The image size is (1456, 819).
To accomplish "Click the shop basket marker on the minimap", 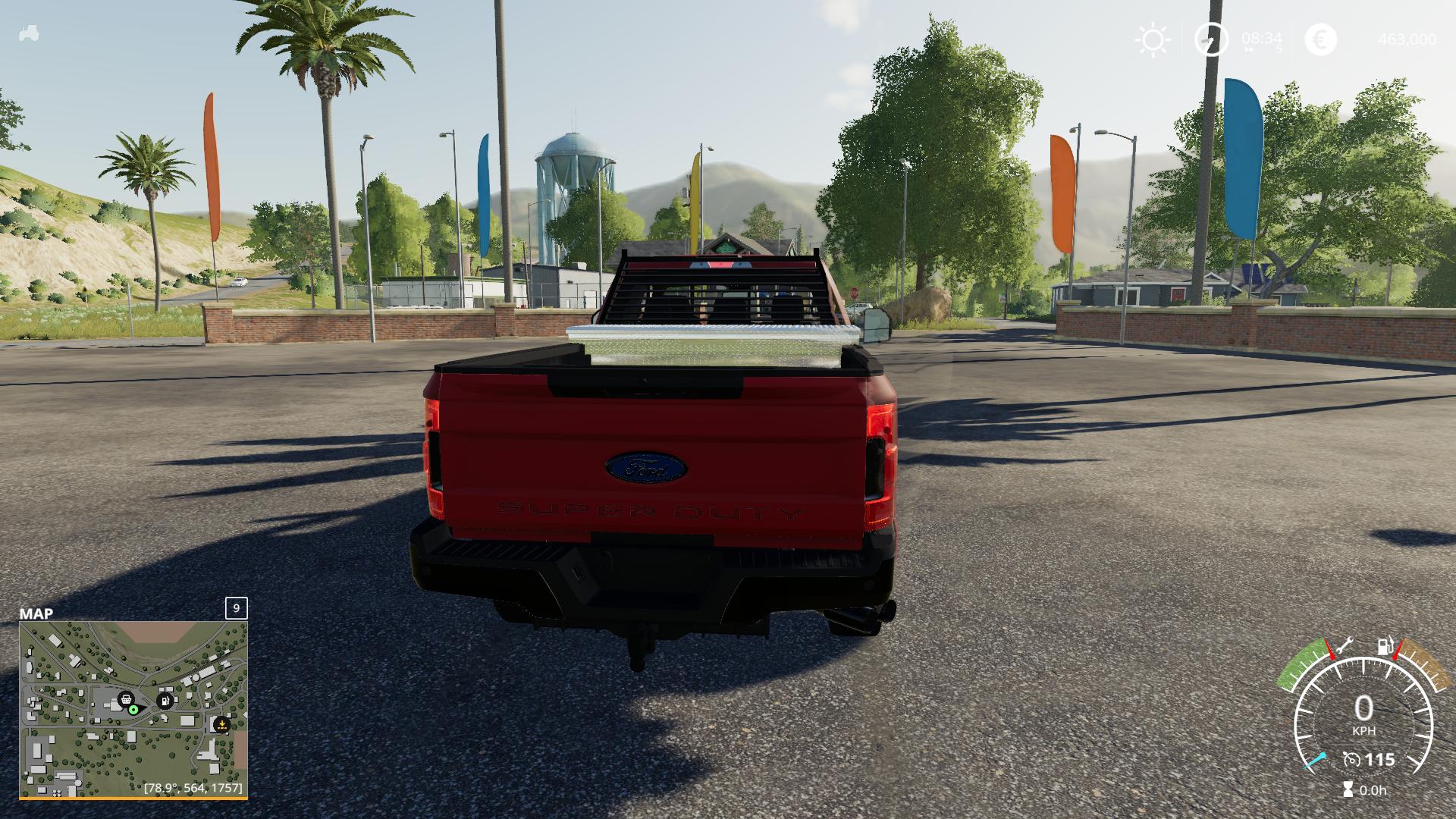I will tap(126, 699).
